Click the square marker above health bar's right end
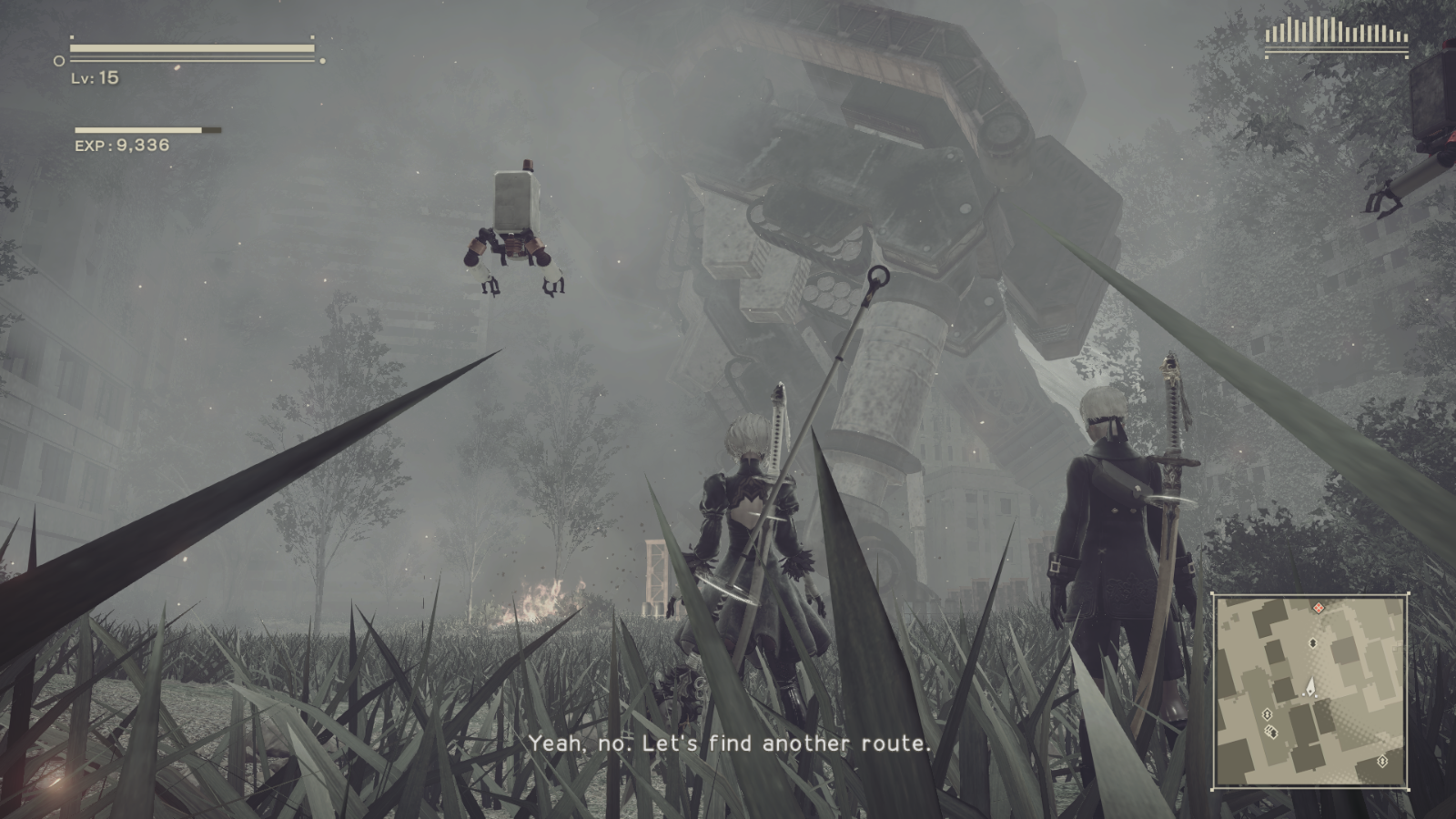Viewport: 1456px width, 819px height. click(x=312, y=37)
